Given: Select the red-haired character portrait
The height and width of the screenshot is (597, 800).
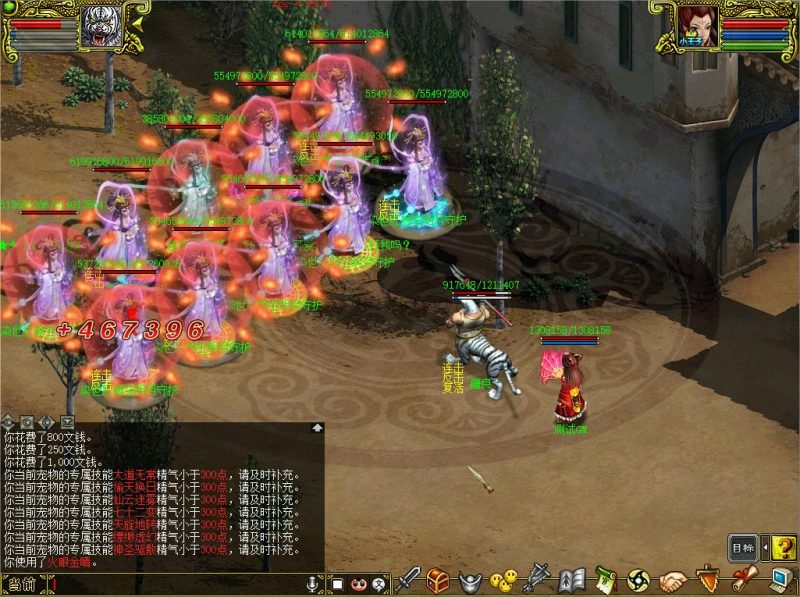Looking at the screenshot, I should coord(697,24).
